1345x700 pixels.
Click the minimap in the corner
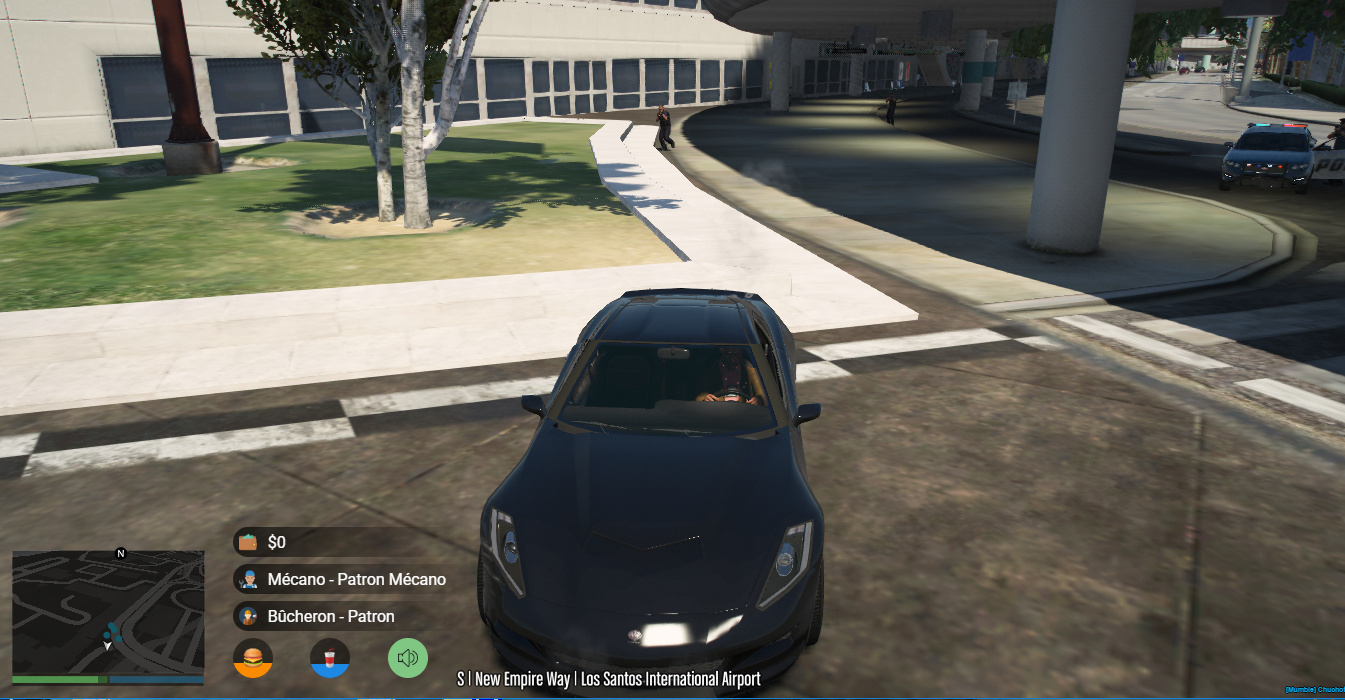(x=108, y=612)
